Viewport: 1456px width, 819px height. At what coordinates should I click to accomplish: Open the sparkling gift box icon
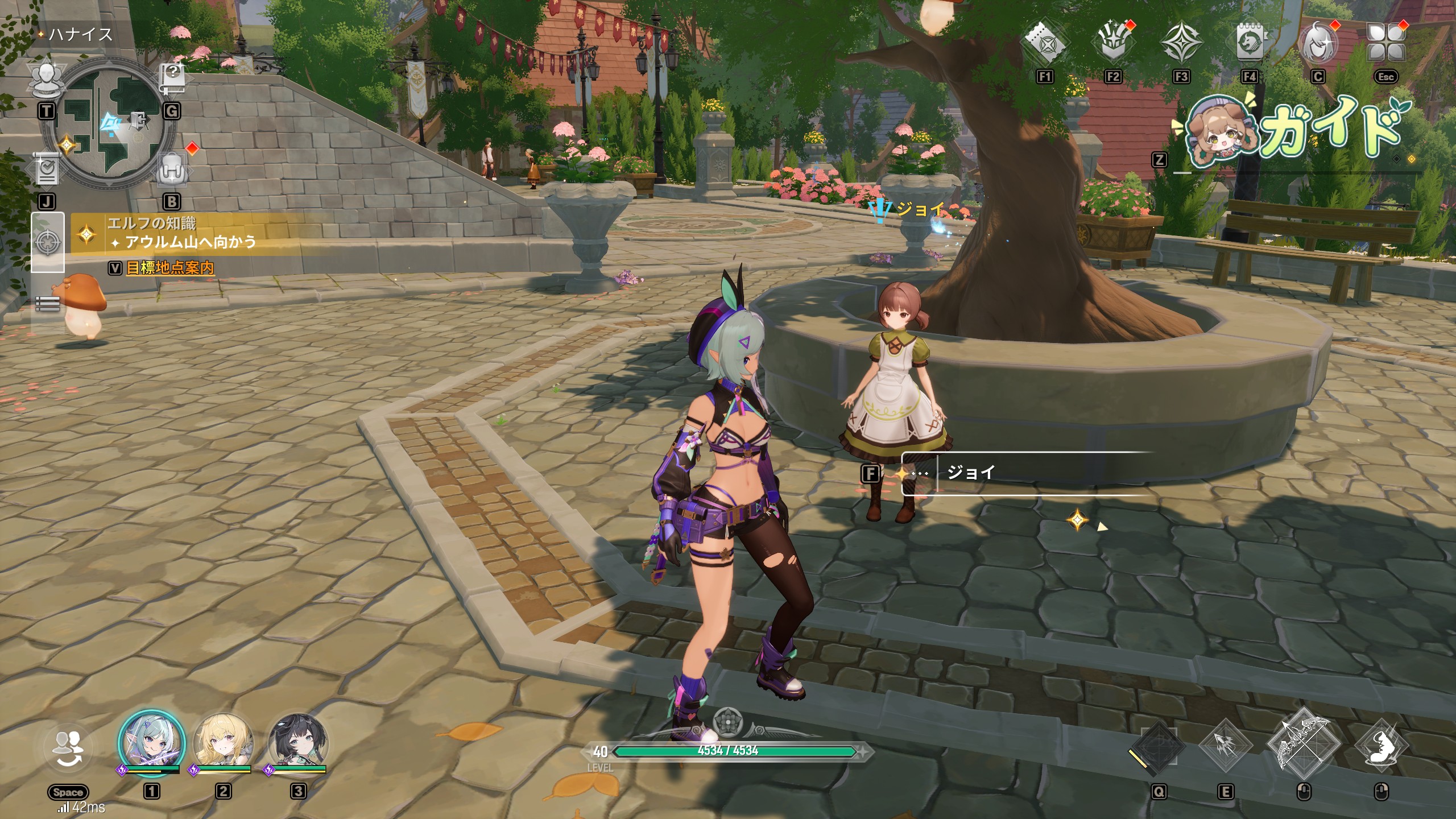pyautogui.click(x=1113, y=44)
